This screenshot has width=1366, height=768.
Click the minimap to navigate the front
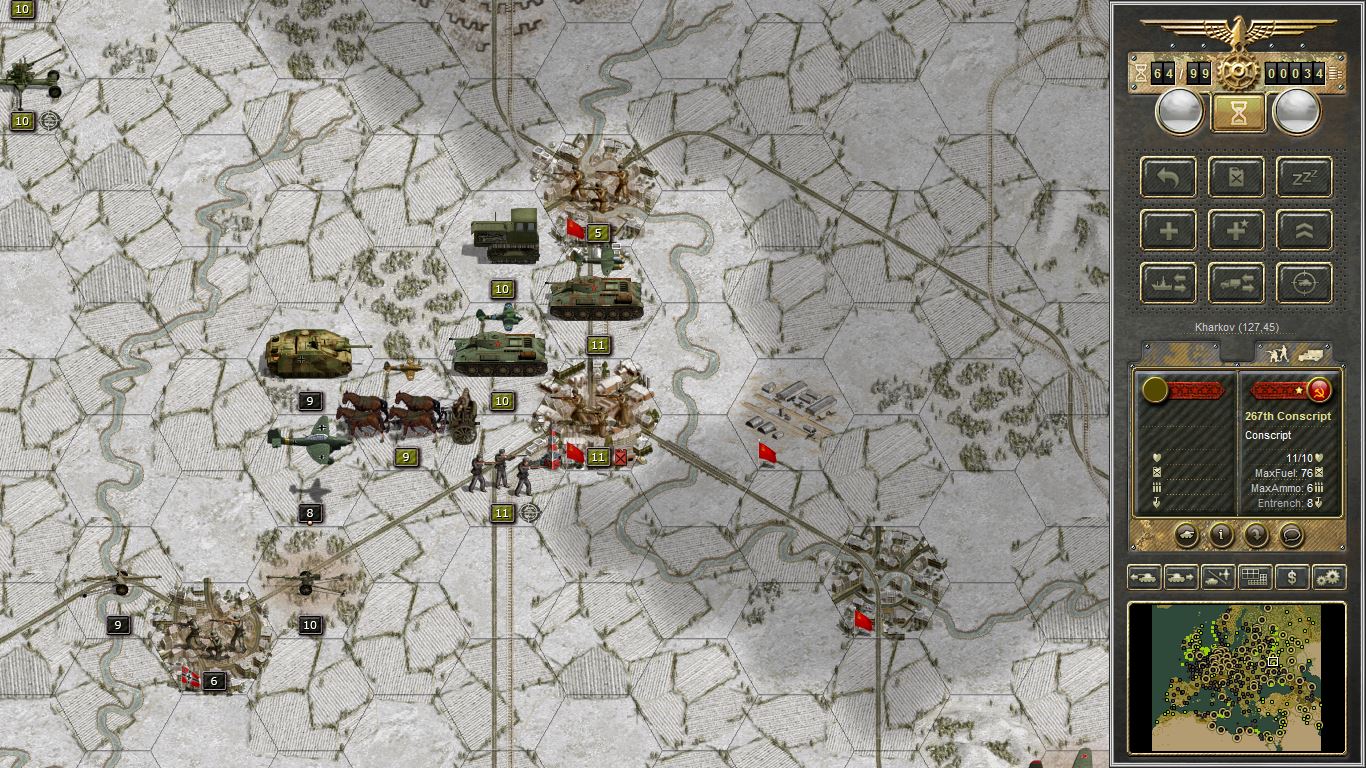1235,678
